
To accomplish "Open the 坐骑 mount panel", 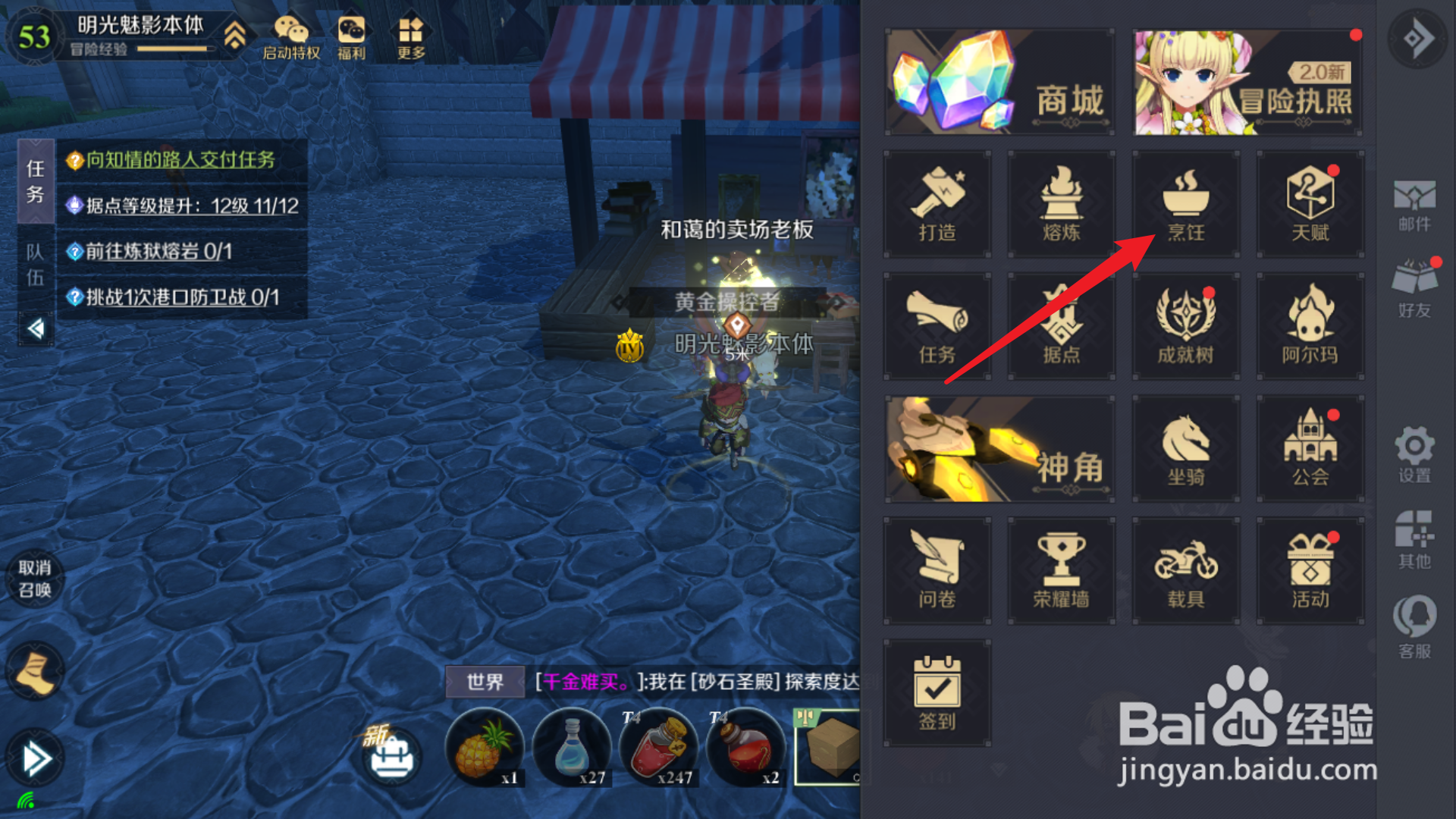I will (x=1185, y=447).
